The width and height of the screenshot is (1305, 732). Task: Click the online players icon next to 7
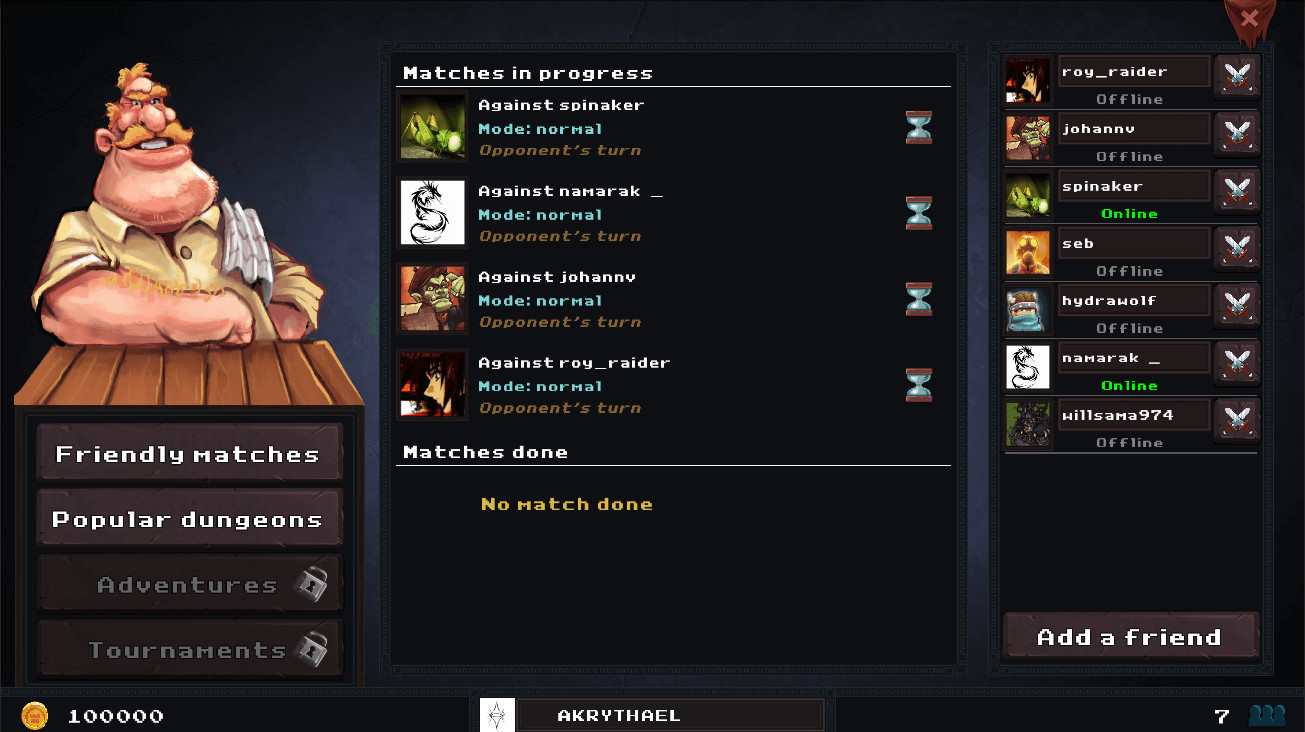(1265, 715)
